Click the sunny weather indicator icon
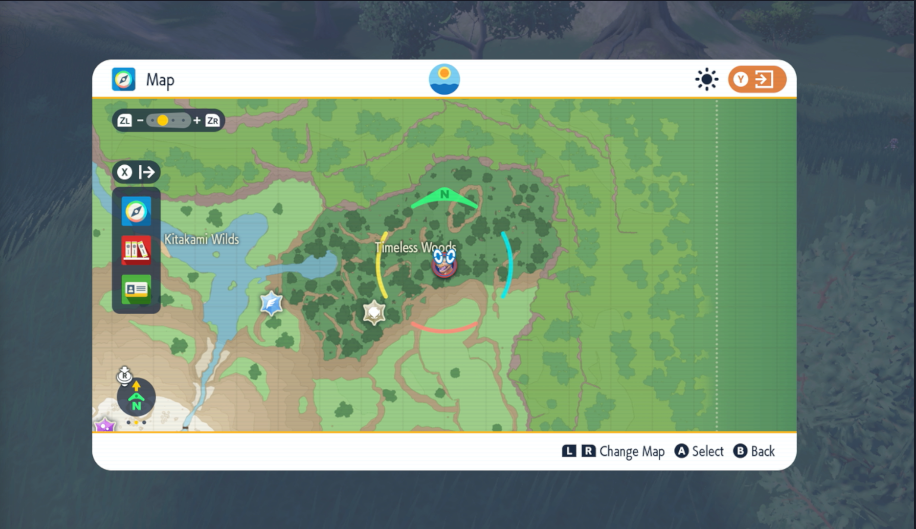 point(707,80)
